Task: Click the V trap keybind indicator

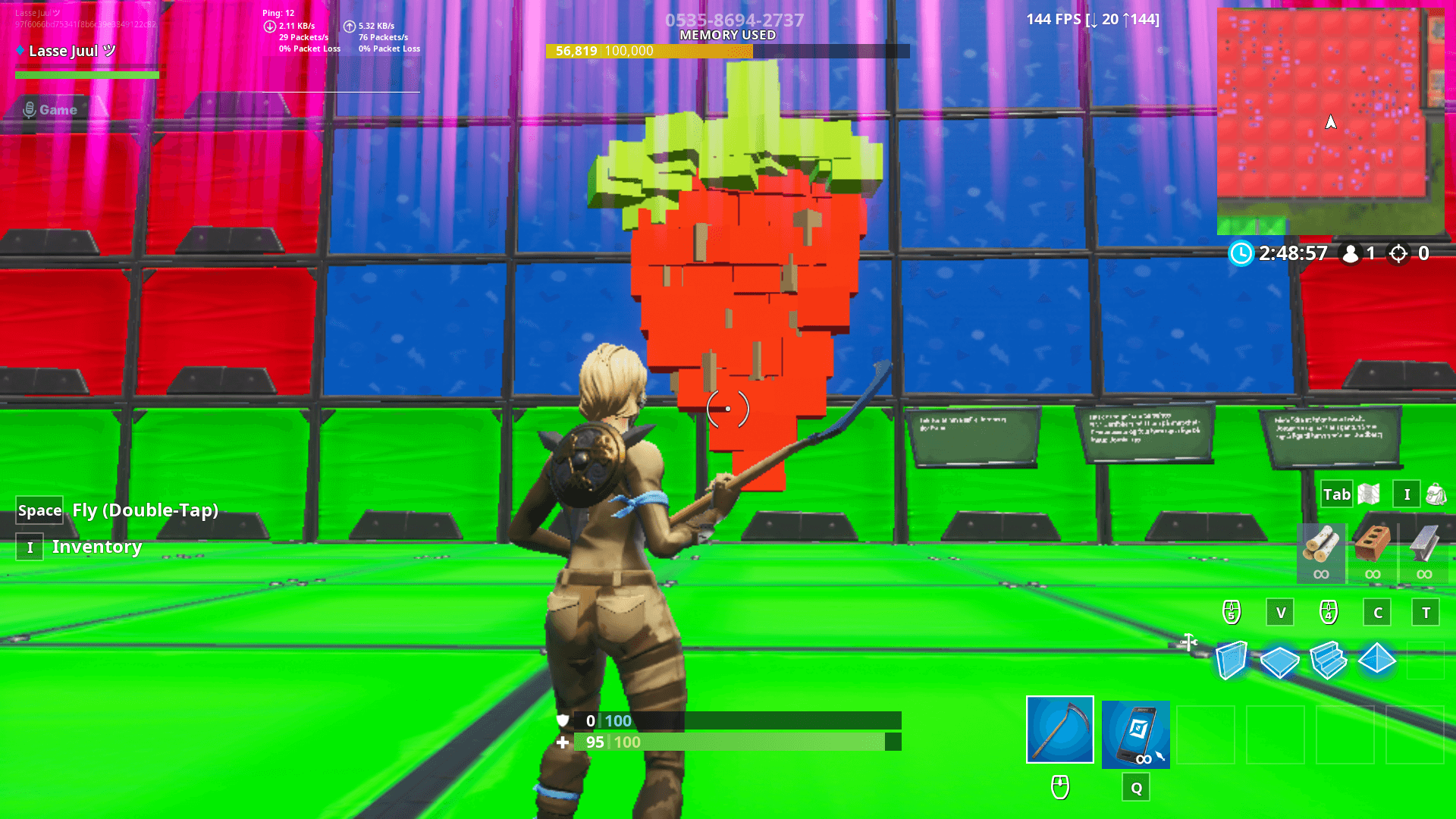Action: [x=1280, y=612]
